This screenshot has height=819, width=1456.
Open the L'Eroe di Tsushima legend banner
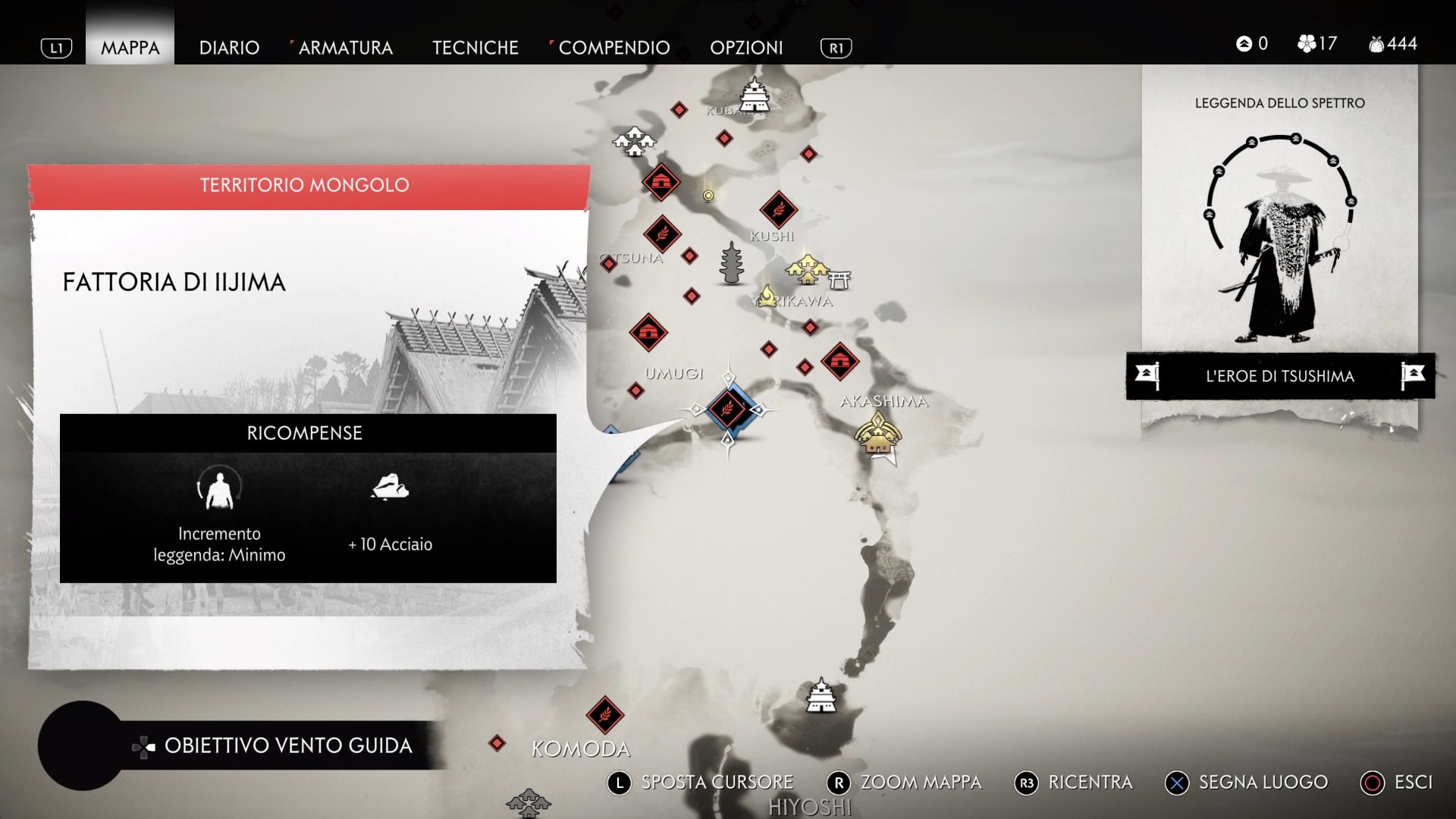pos(1279,376)
